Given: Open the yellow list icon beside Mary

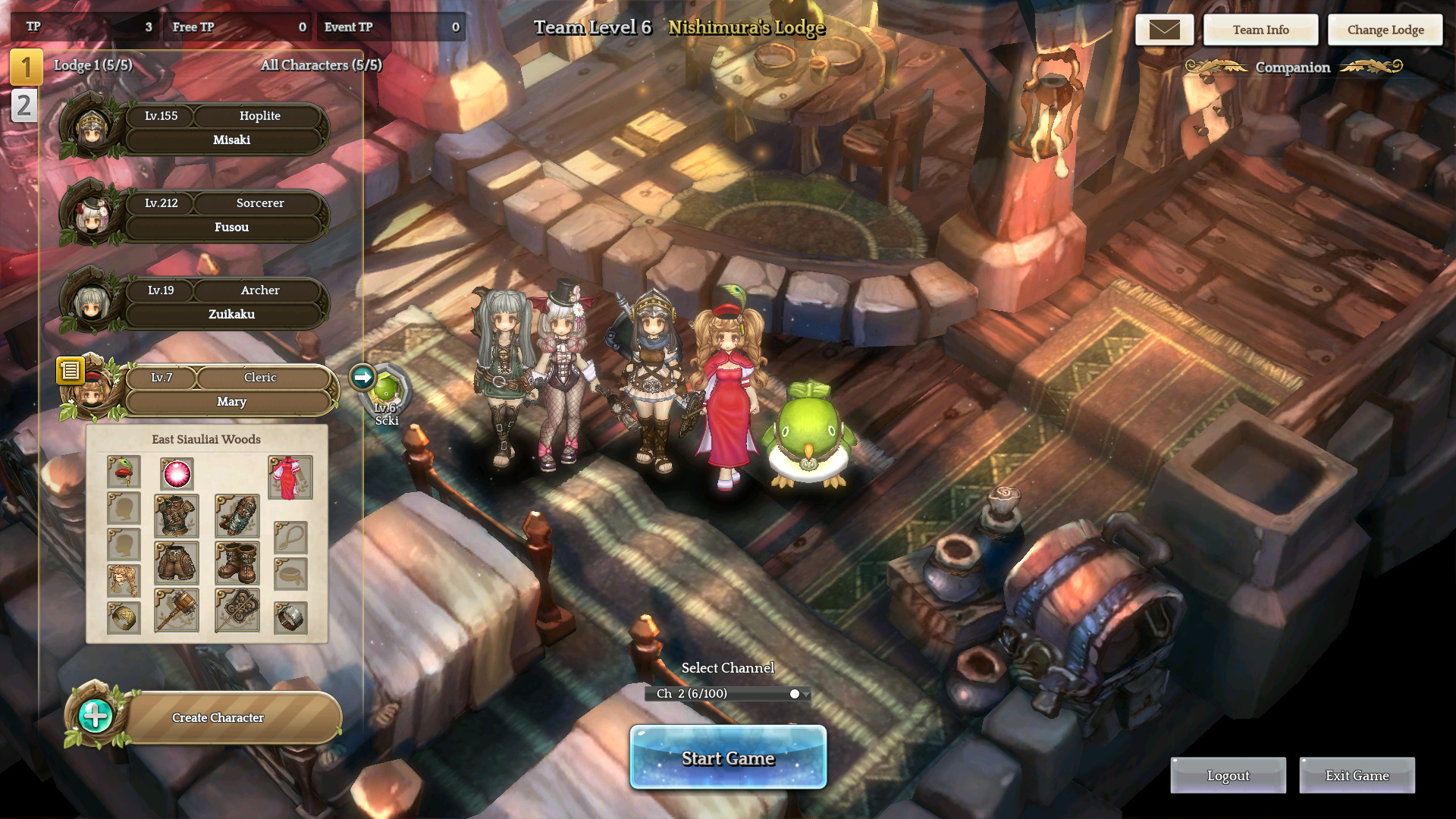Looking at the screenshot, I should [70, 370].
